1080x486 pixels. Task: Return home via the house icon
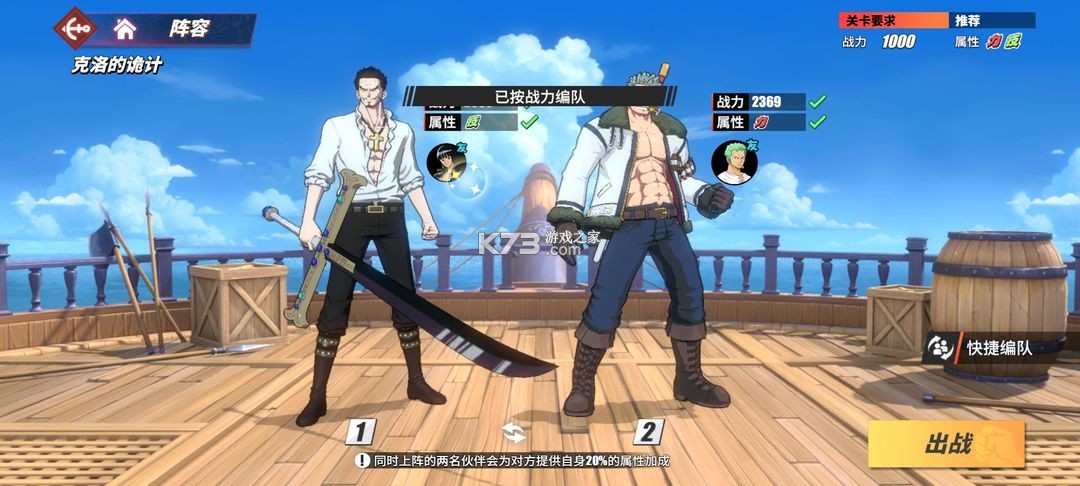coord(125,28)
